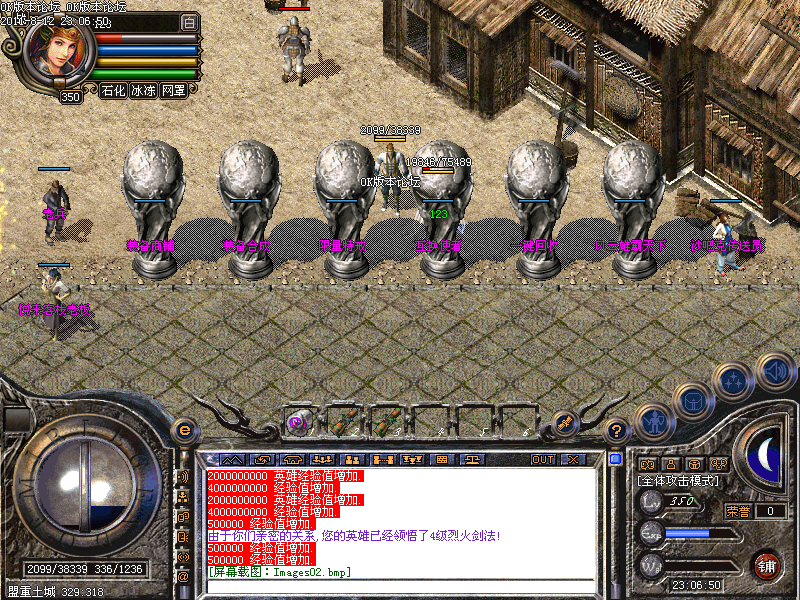Use the purple scroll in quickbar
The width and height of the screenshot is (800, 600).
point(297,422)
